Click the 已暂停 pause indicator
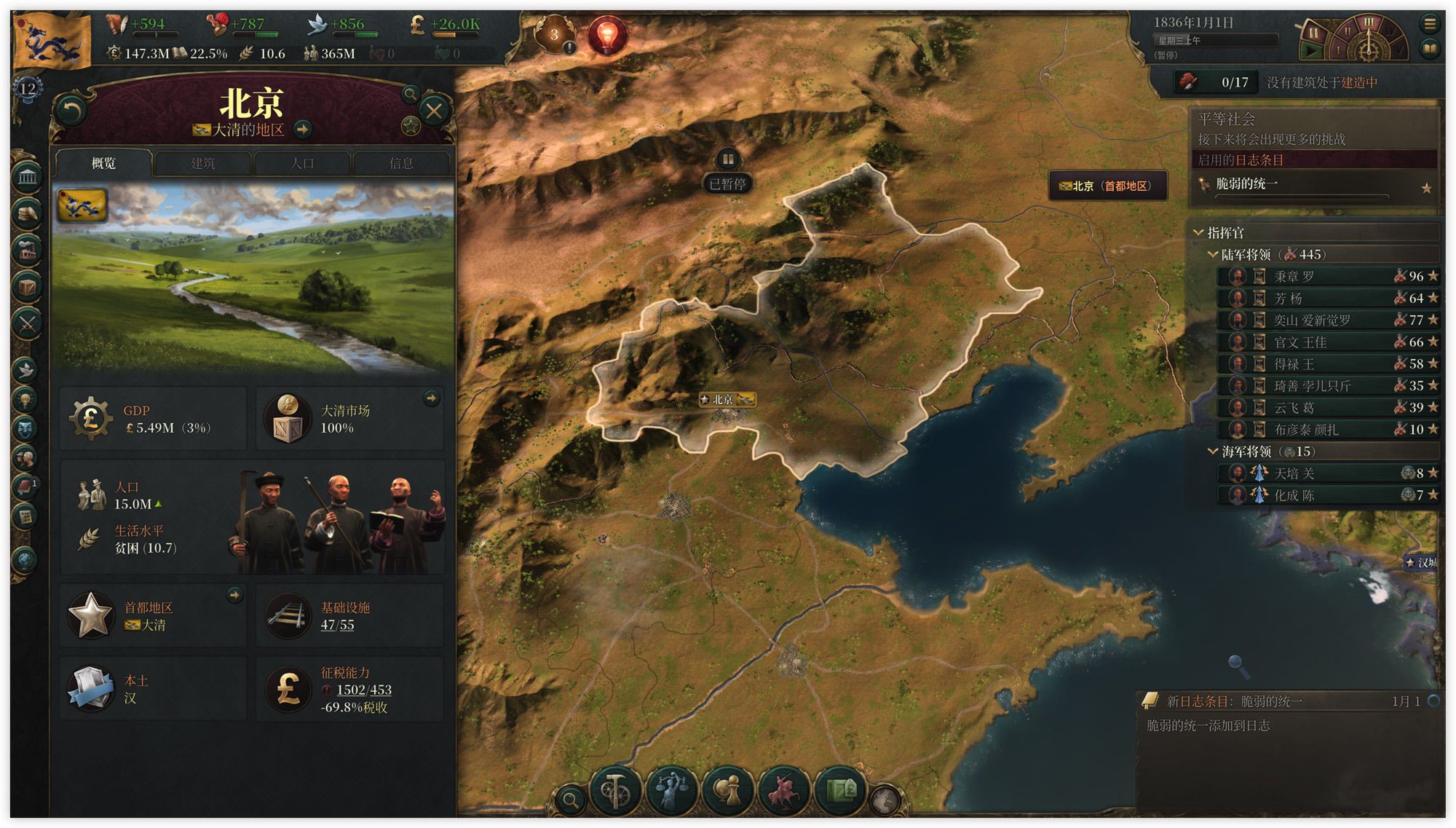This screenshot has height=828, width=1456. click(x=727, y=184)
